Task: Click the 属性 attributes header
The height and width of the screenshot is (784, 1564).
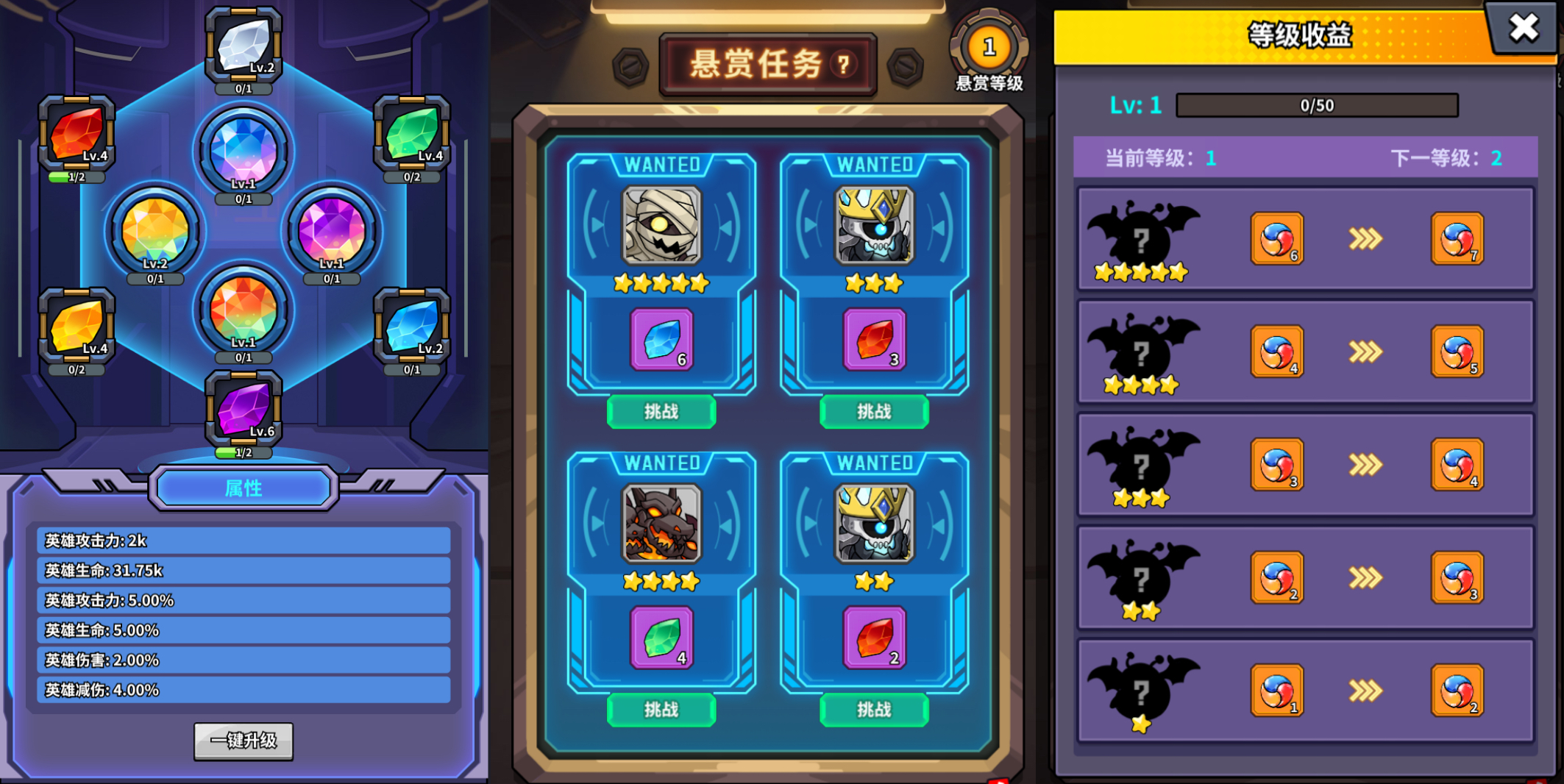Action: click(x=243, y=488)
